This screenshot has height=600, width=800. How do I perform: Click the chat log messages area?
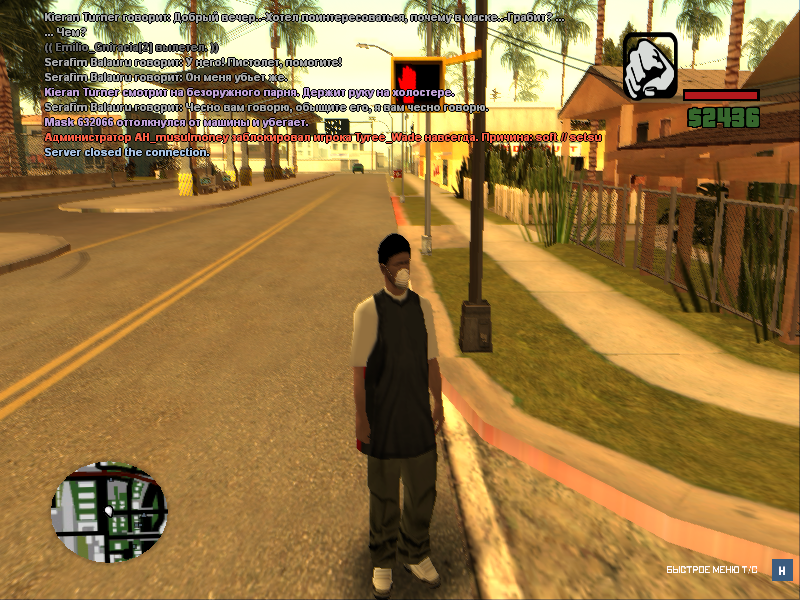tap(270, 85)
